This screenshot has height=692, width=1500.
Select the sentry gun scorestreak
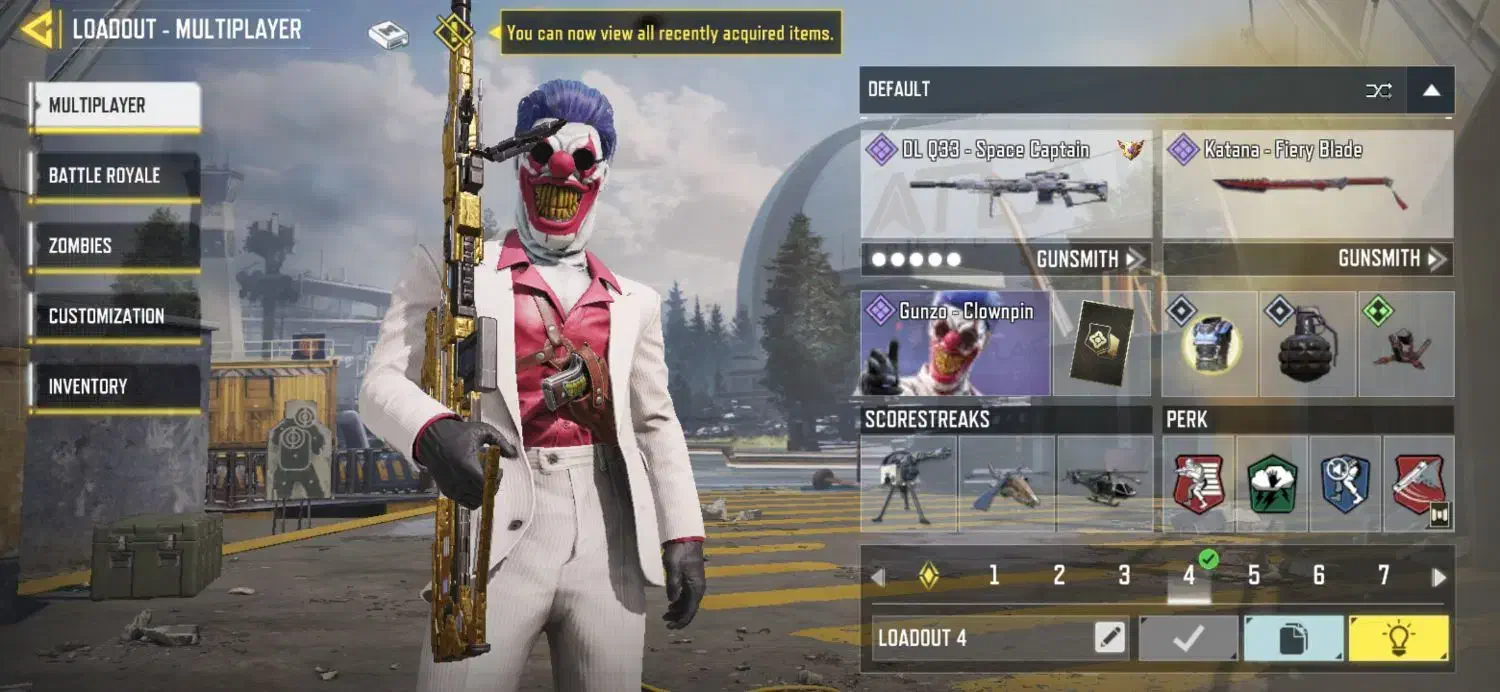click(908, 483)
